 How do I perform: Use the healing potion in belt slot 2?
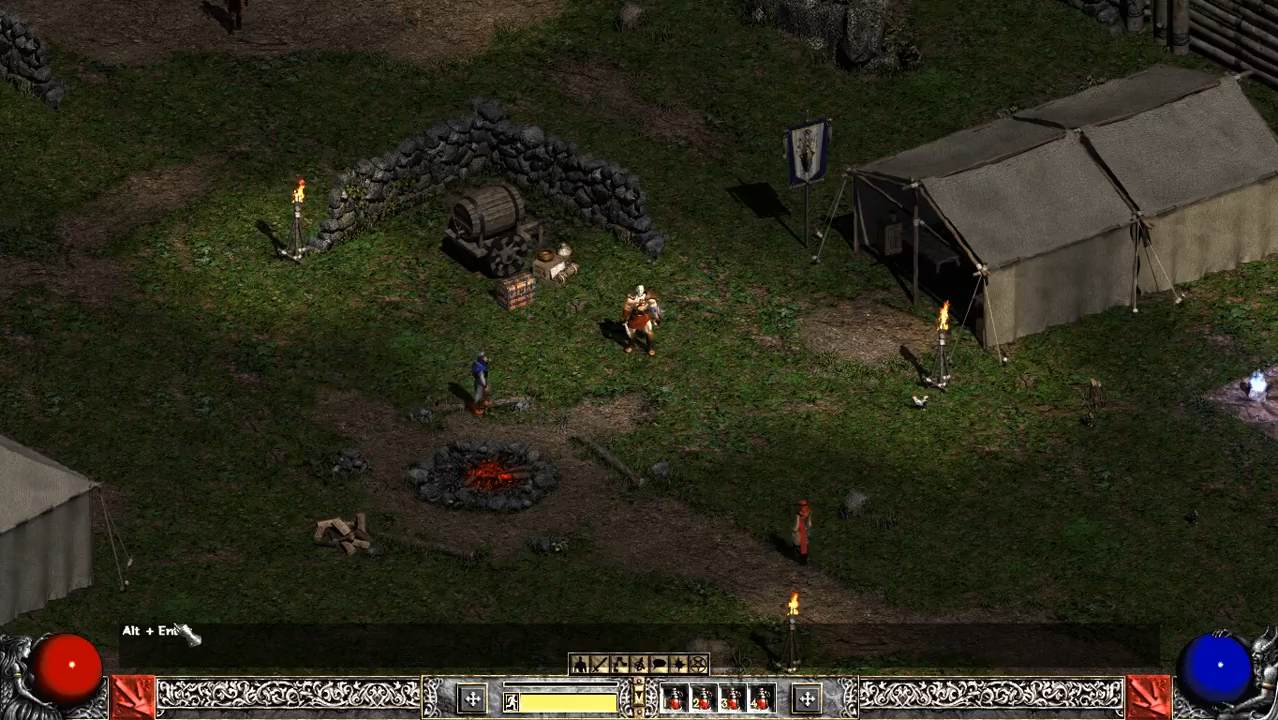704,698
